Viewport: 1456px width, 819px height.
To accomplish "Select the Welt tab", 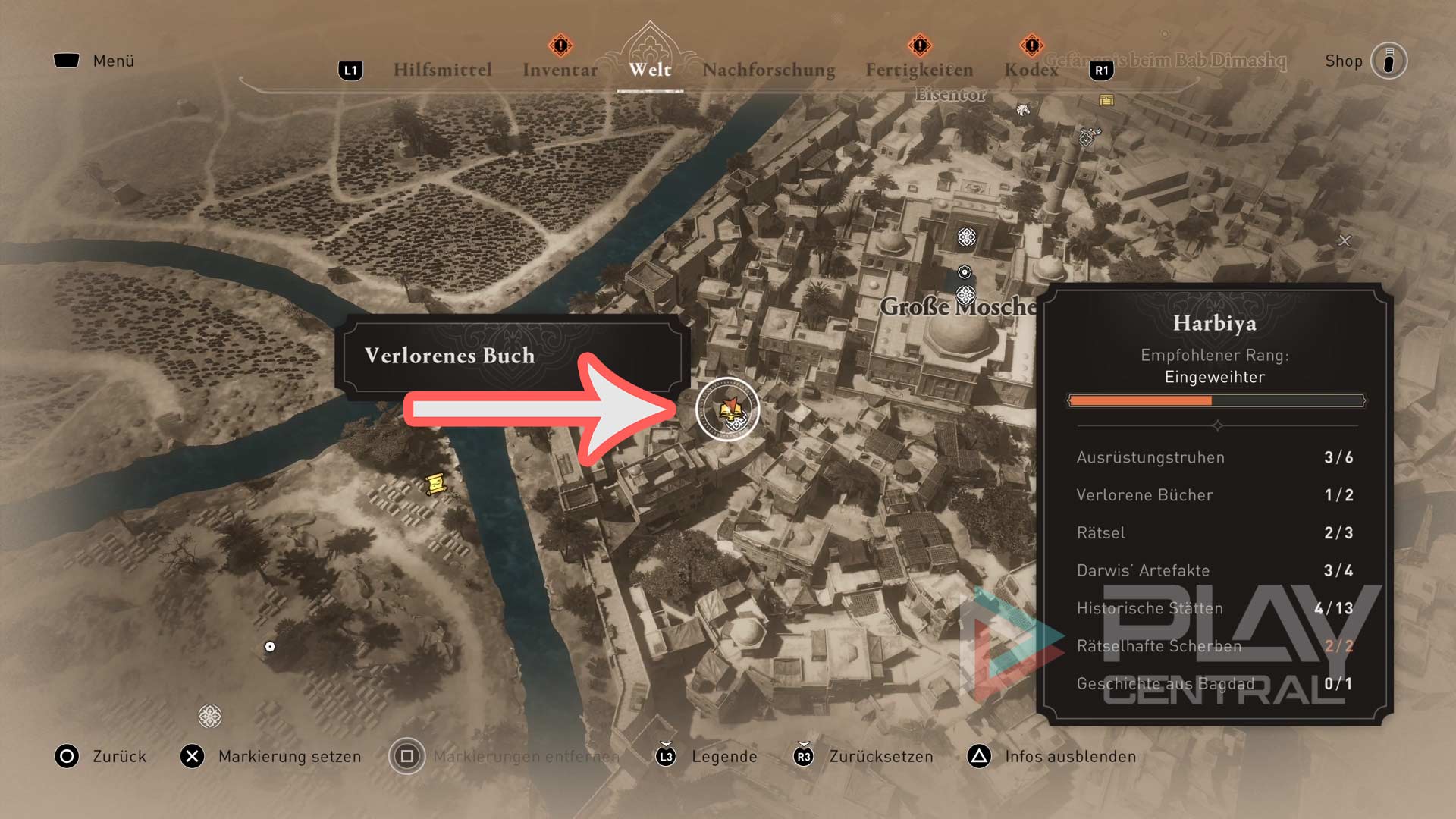I will click(x=650, y=70).
